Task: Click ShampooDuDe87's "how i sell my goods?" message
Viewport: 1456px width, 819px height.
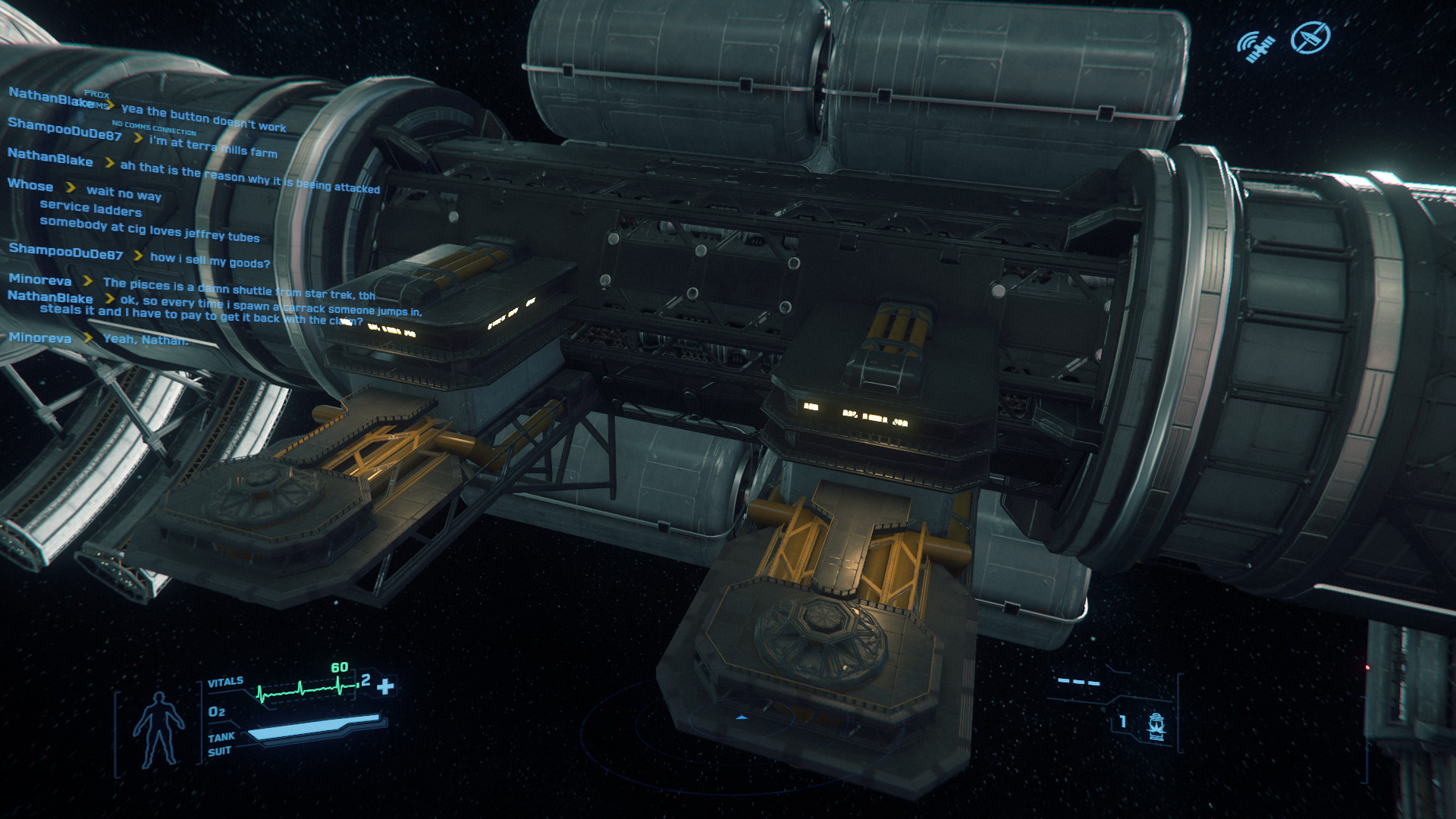Action: click(209, 260)
